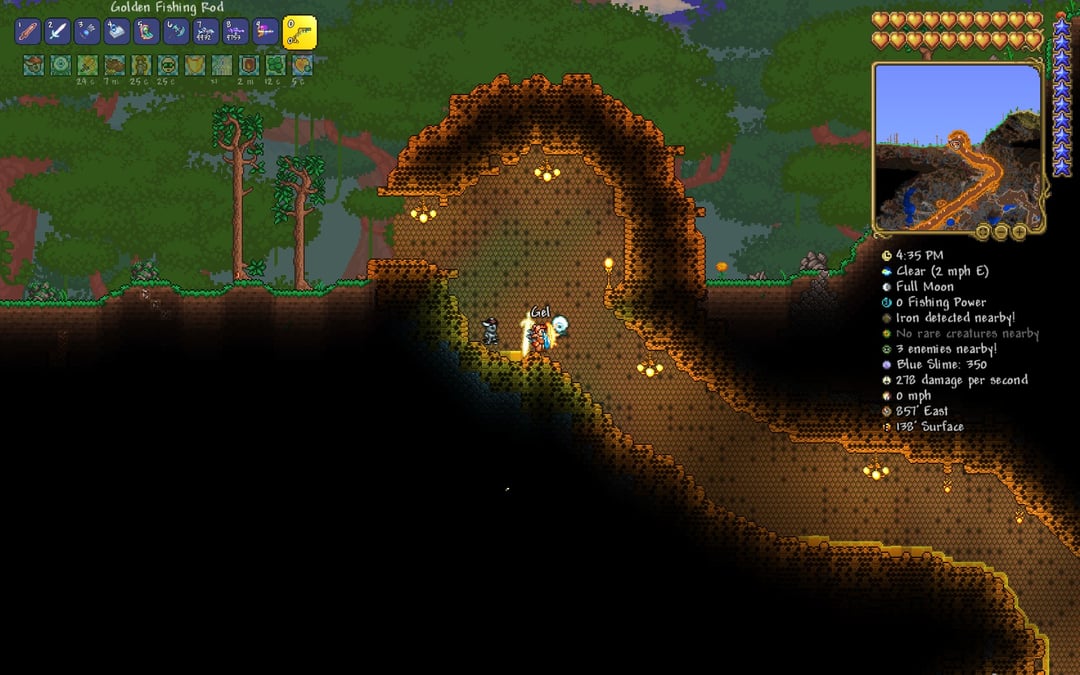Select the sword in hotbar slot 2

(57, 31)
